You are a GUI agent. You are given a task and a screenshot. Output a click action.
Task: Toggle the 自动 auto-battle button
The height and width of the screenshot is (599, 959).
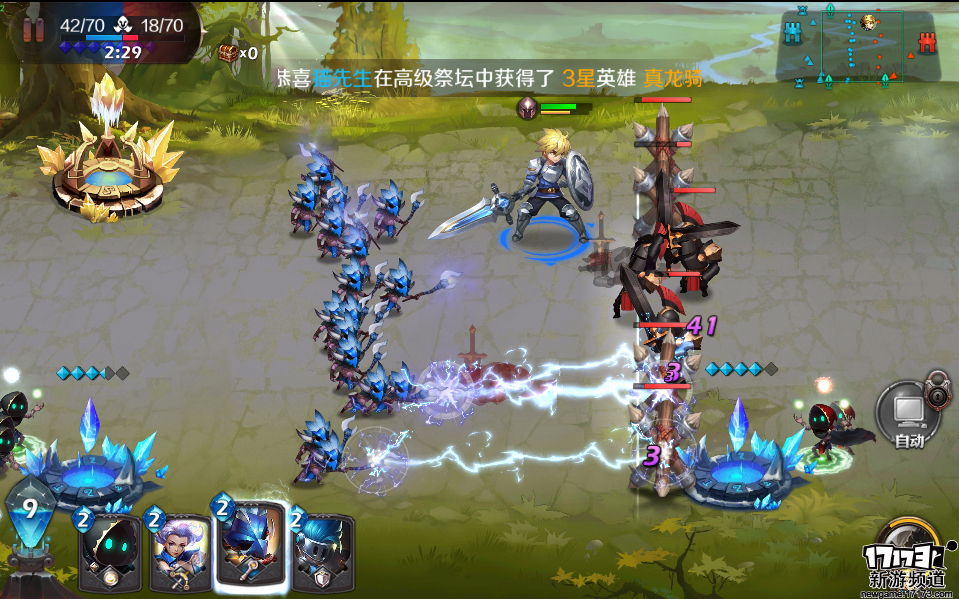(x=908, y=414)
